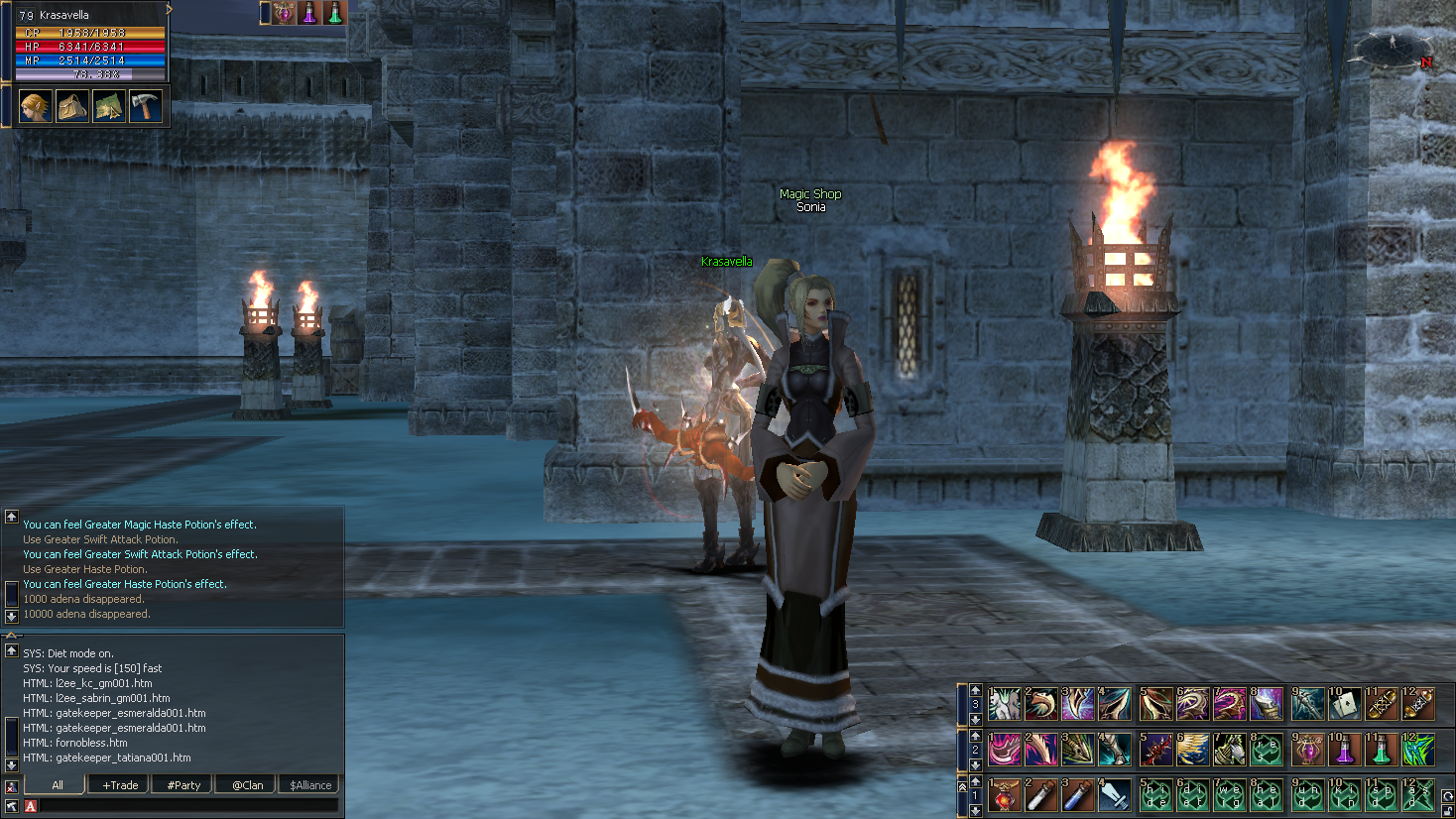Use the red amulet potion in slot one

1005,796
